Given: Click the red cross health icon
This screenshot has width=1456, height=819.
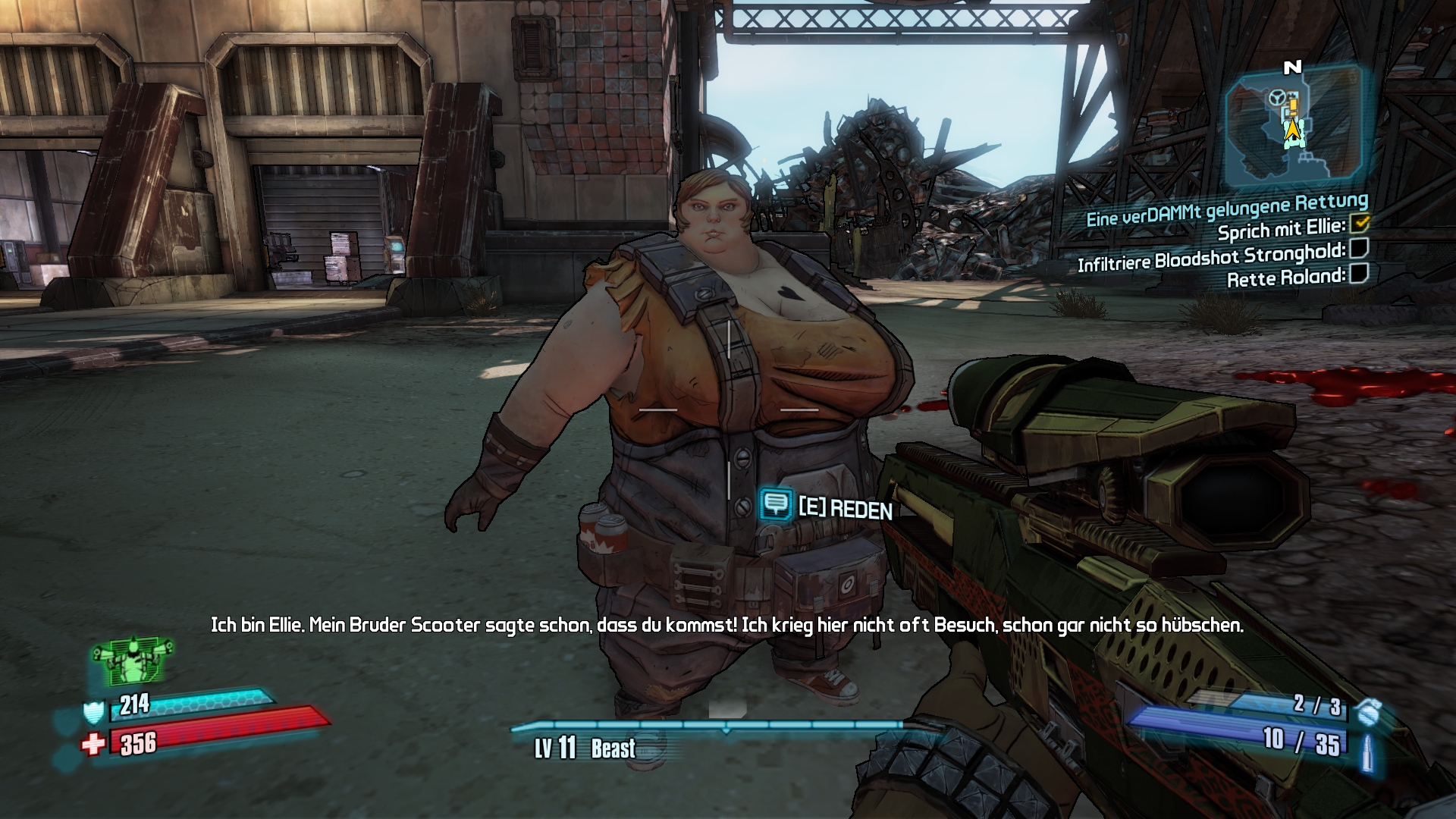Looking at the screenshot, I should (x=93, y=745).
